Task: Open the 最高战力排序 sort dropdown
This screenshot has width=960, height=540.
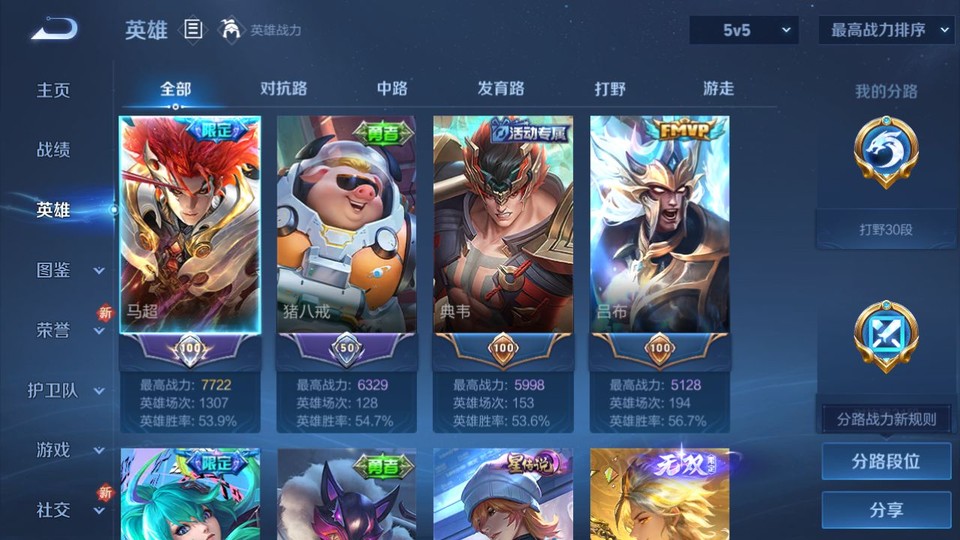Action: click(x=886, y=30)
